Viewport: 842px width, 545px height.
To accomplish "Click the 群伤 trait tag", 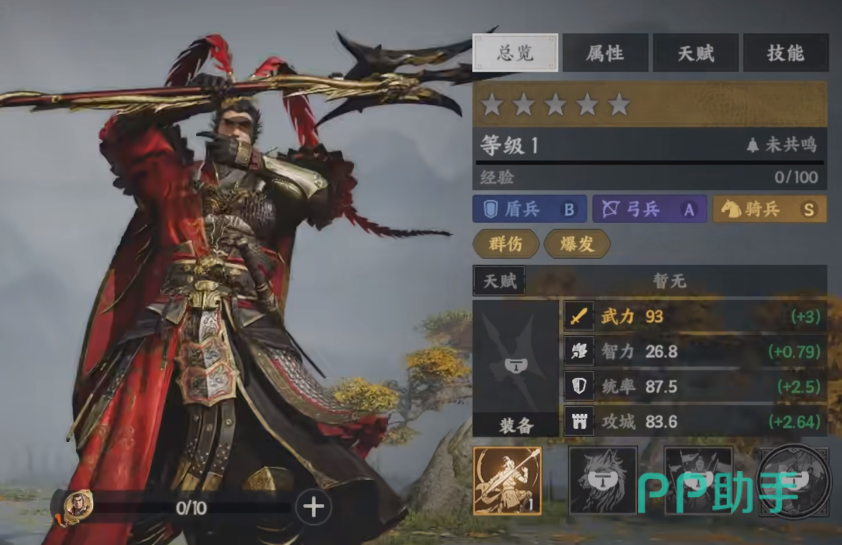I will point(506,243).
